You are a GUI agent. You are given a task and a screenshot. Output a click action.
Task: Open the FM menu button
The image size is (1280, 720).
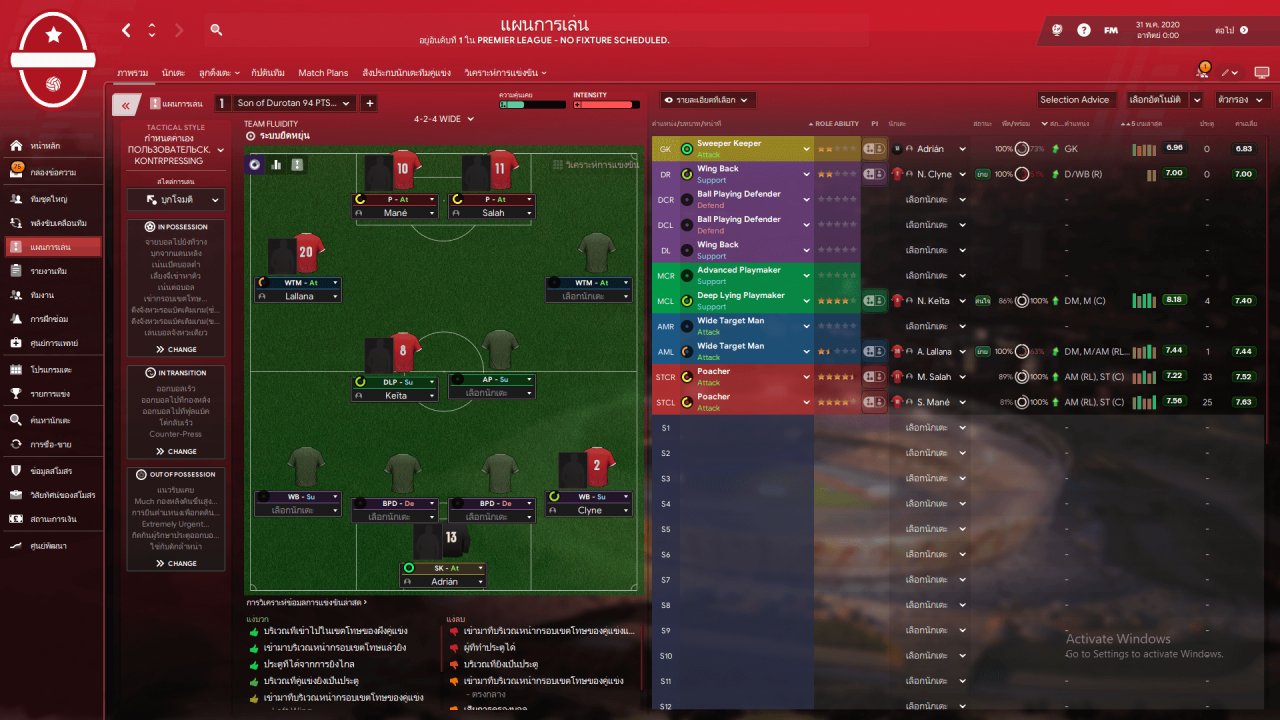point(1111,30)
